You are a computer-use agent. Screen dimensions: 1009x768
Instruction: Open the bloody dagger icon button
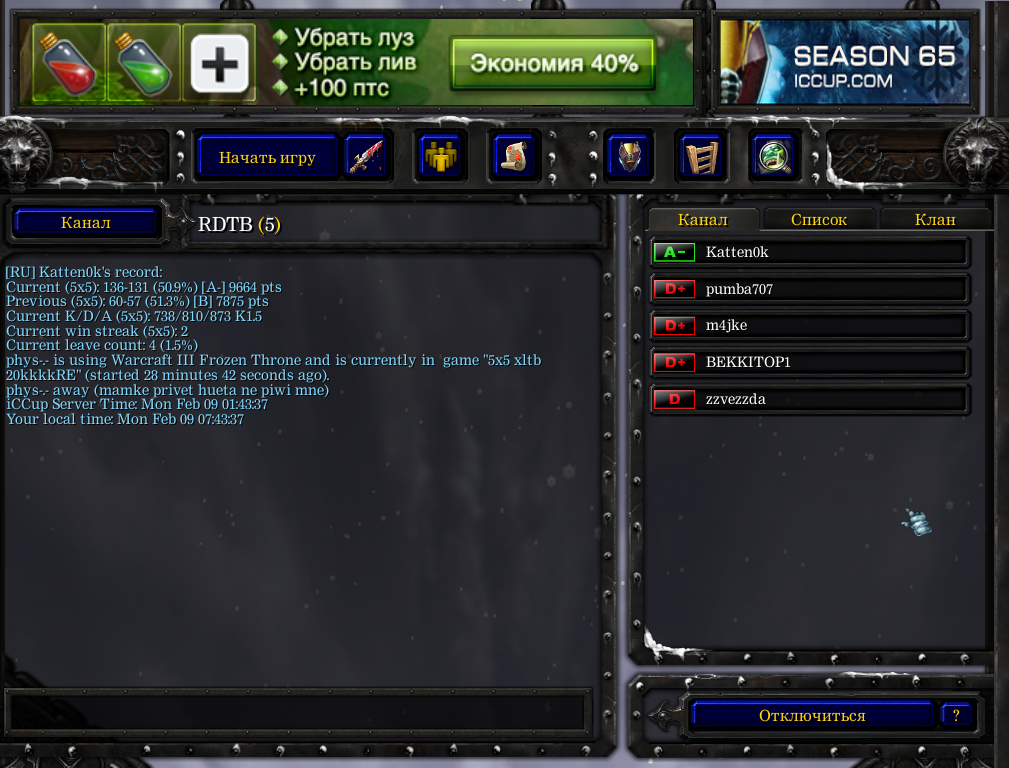[x=365, y=157]
